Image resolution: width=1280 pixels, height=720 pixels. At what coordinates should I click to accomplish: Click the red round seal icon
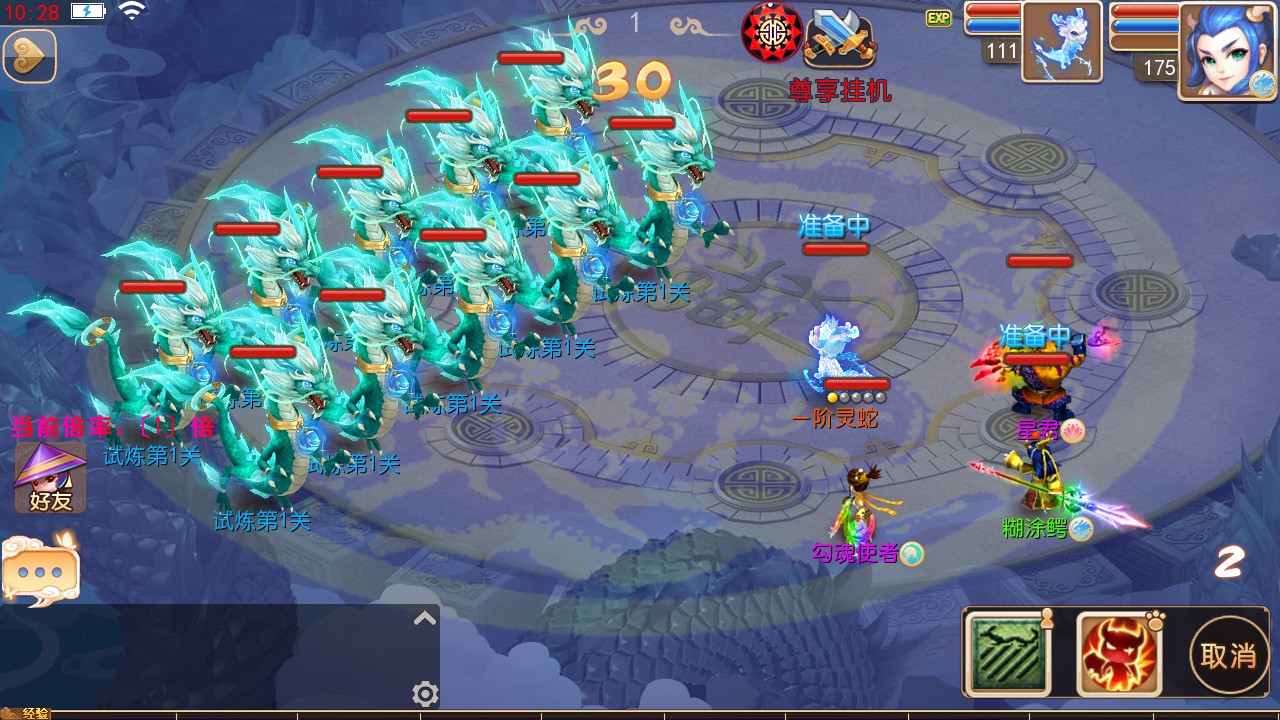click(x=772, y=33)
